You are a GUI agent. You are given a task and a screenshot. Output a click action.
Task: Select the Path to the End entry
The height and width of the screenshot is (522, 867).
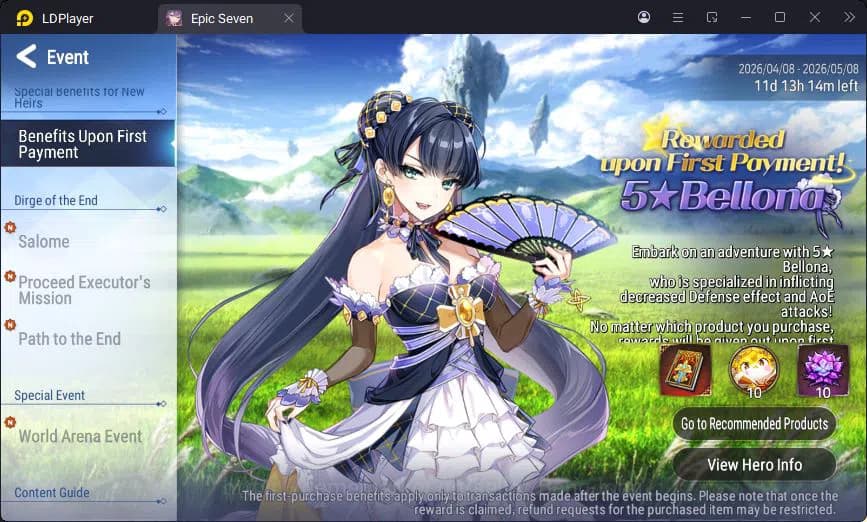click(x=69, y=339)
